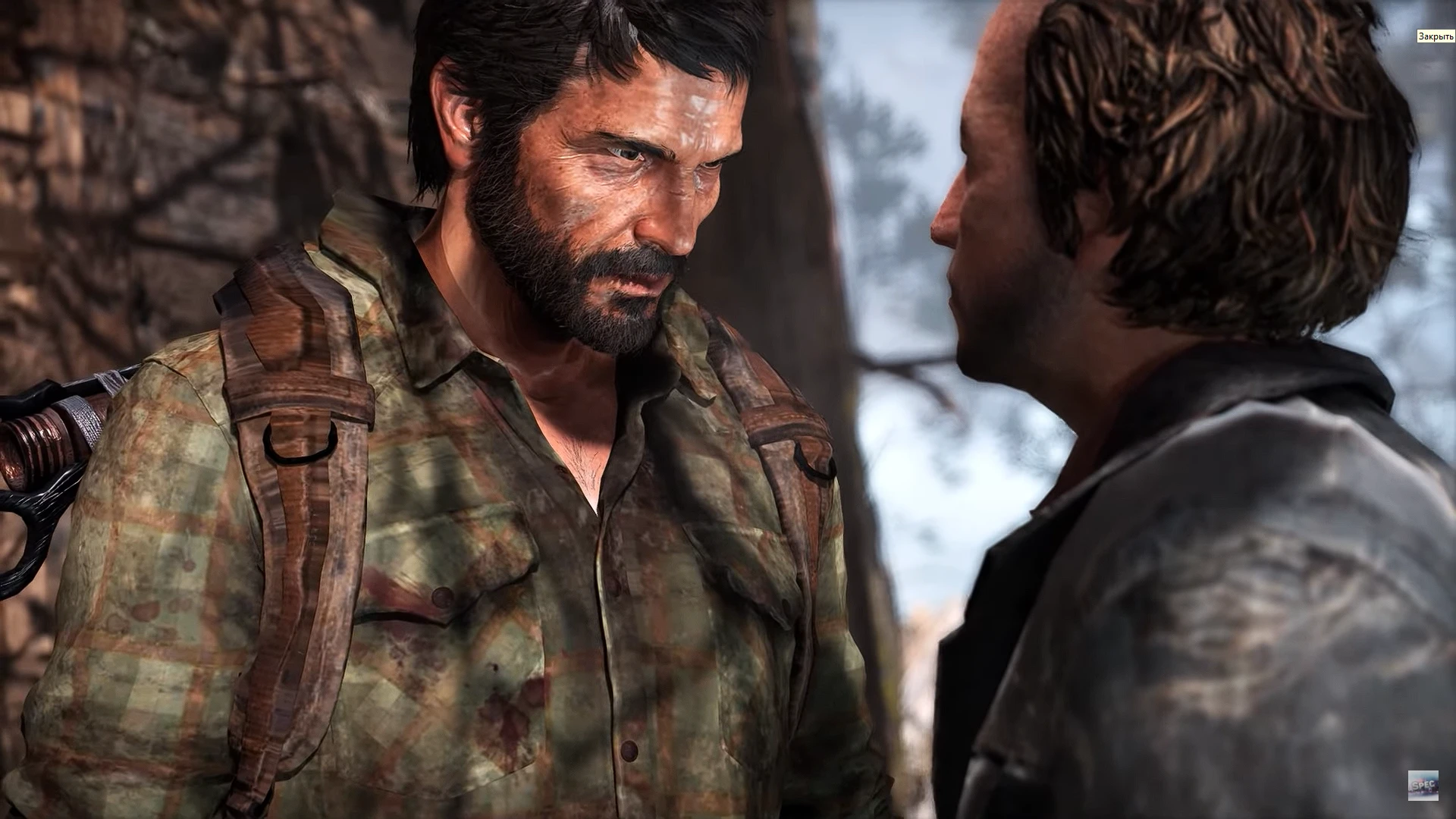
Task: Click the center of the screen
Action: (728, 409)
